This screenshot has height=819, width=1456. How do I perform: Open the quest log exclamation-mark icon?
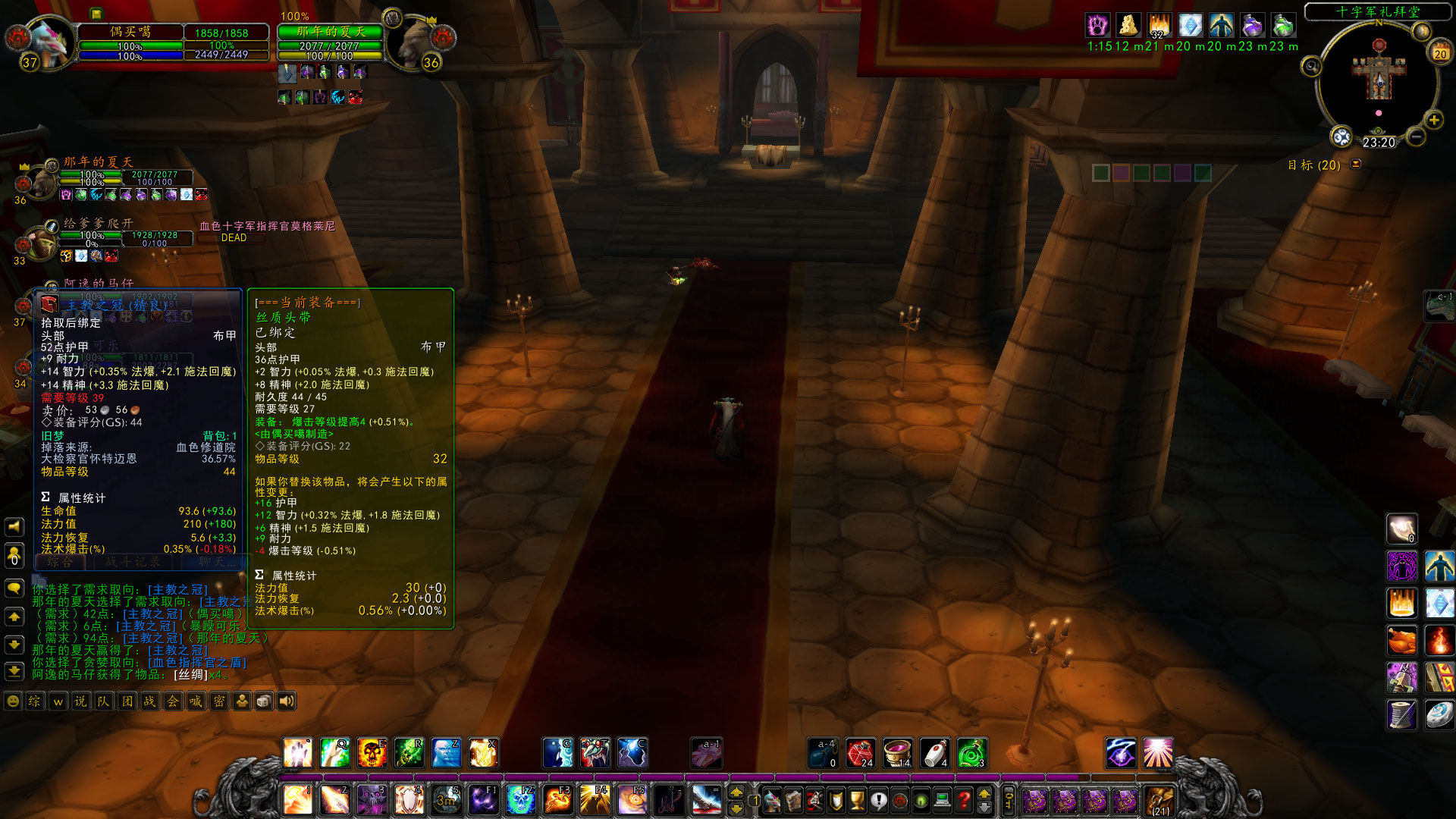coord(878,799)
